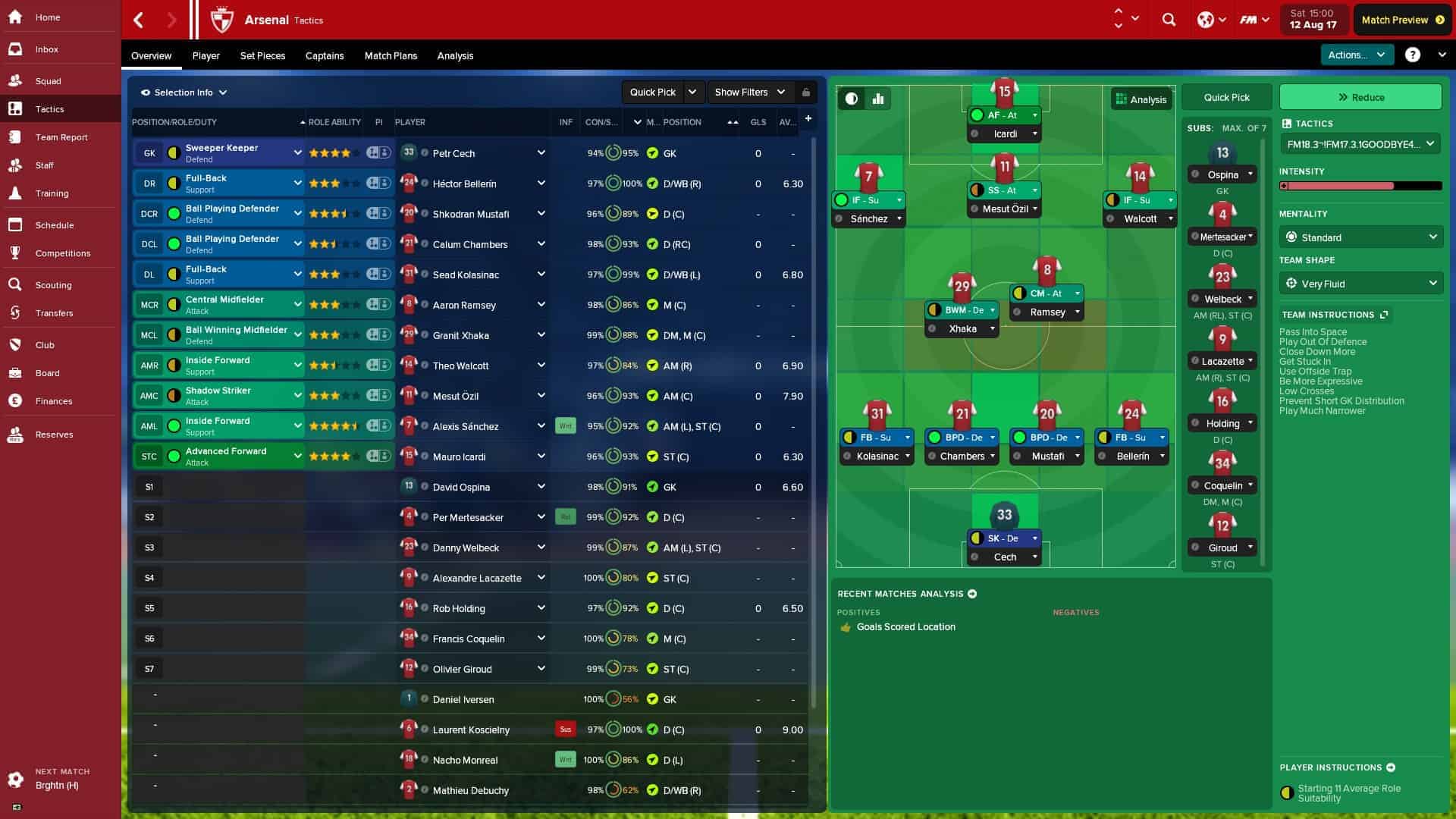1456x819 pixels.
Task: Switch to the Set Pieces tab
Action: (262, 56)
